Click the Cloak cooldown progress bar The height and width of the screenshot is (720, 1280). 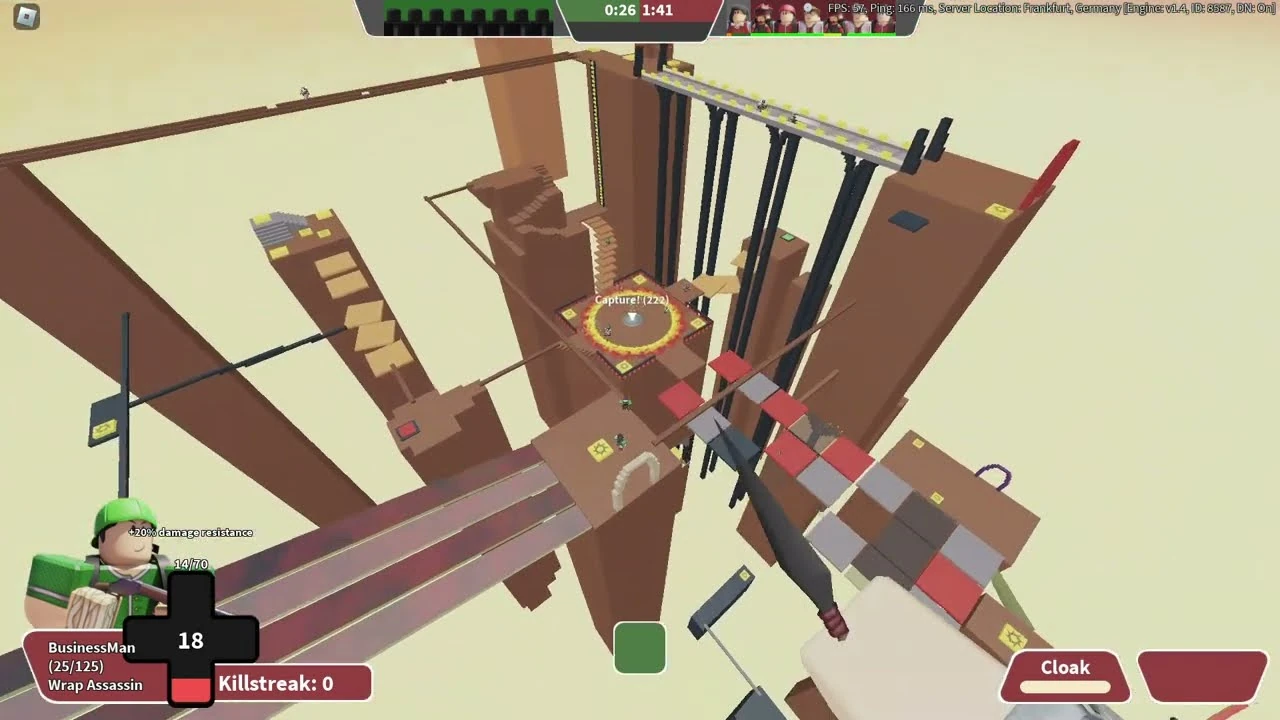[x=1066, y=687]
